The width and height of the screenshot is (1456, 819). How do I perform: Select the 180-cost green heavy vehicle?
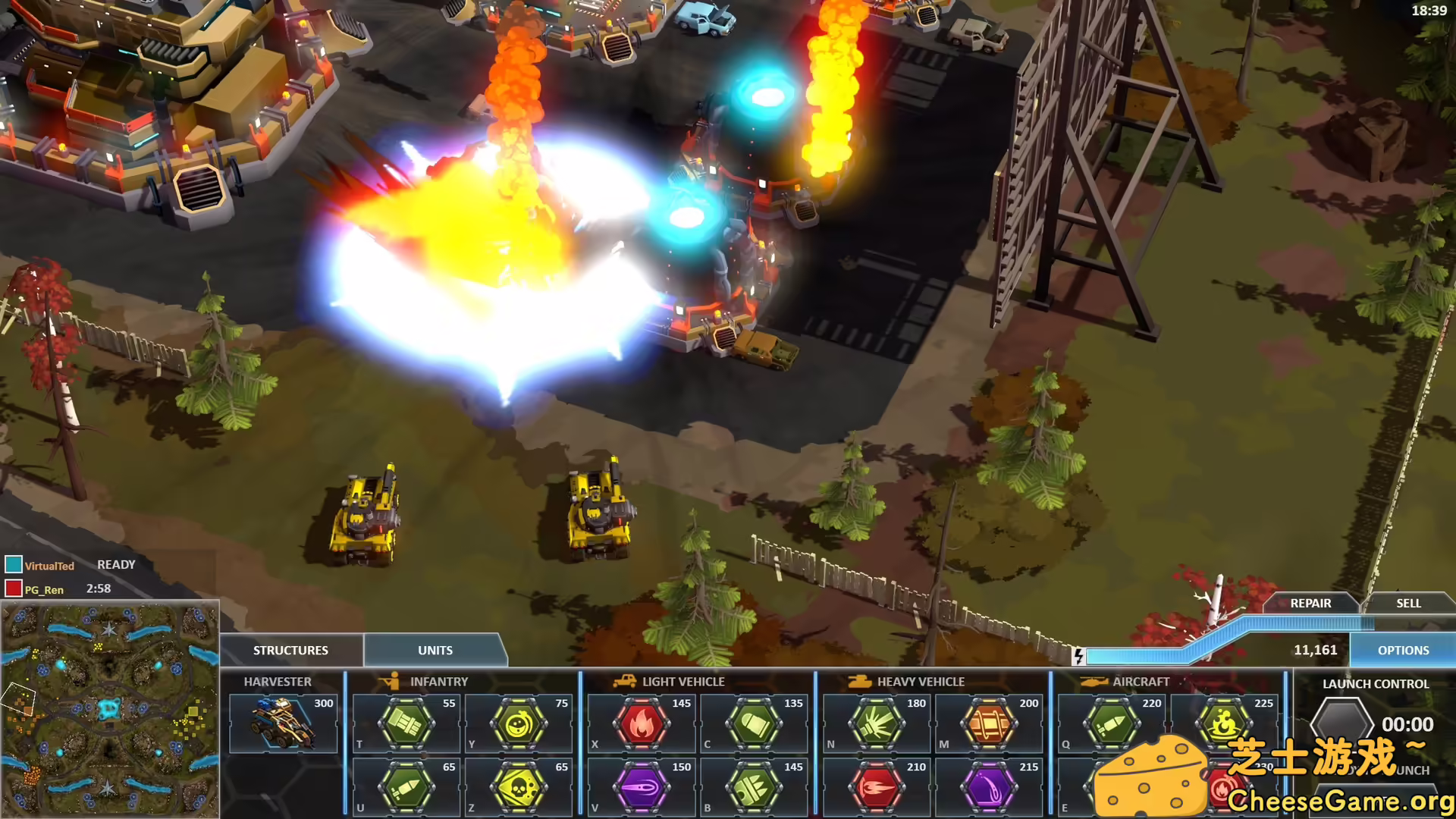click(877, 723)
